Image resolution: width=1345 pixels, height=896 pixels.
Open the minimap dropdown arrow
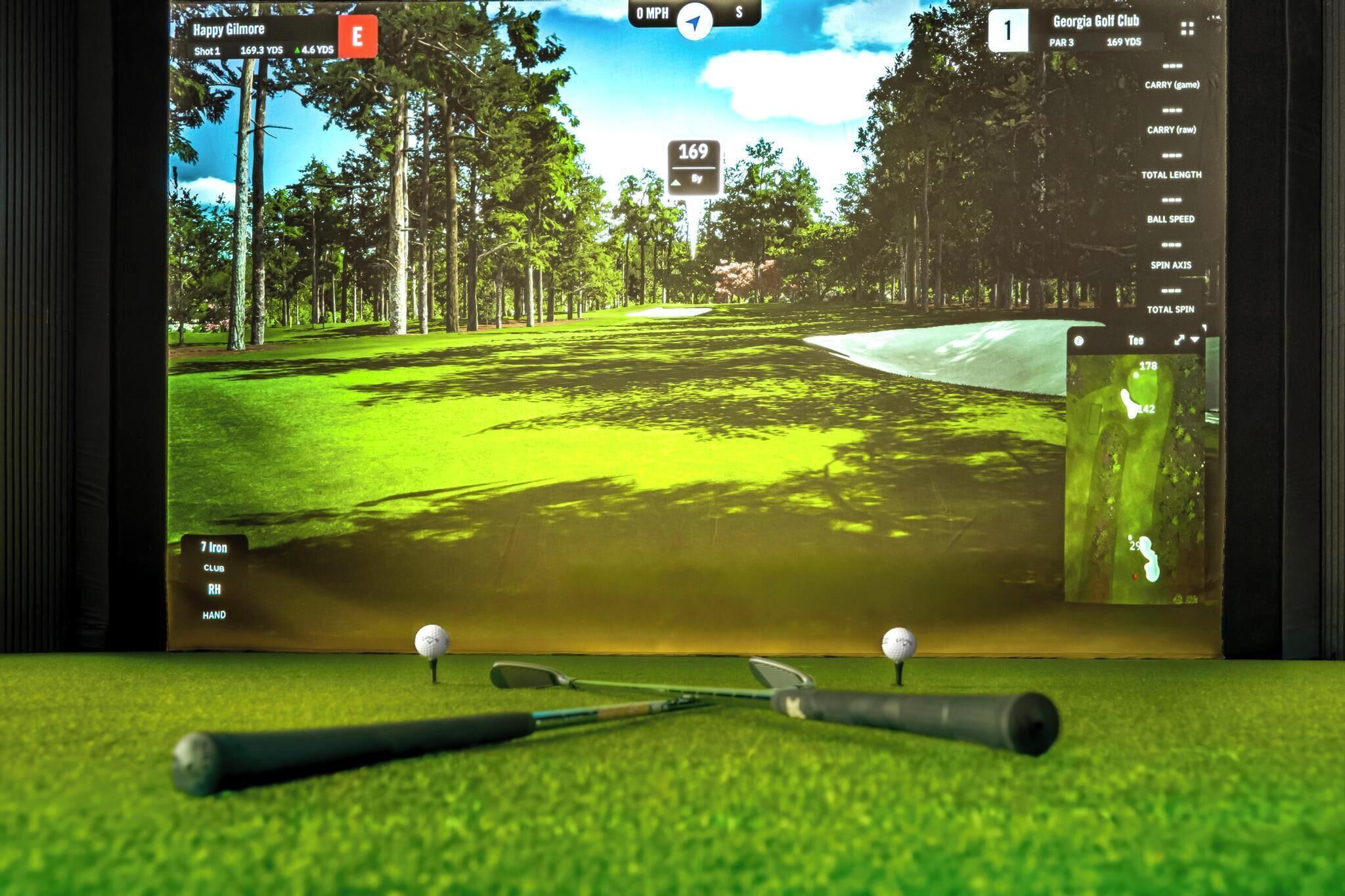1195,339
